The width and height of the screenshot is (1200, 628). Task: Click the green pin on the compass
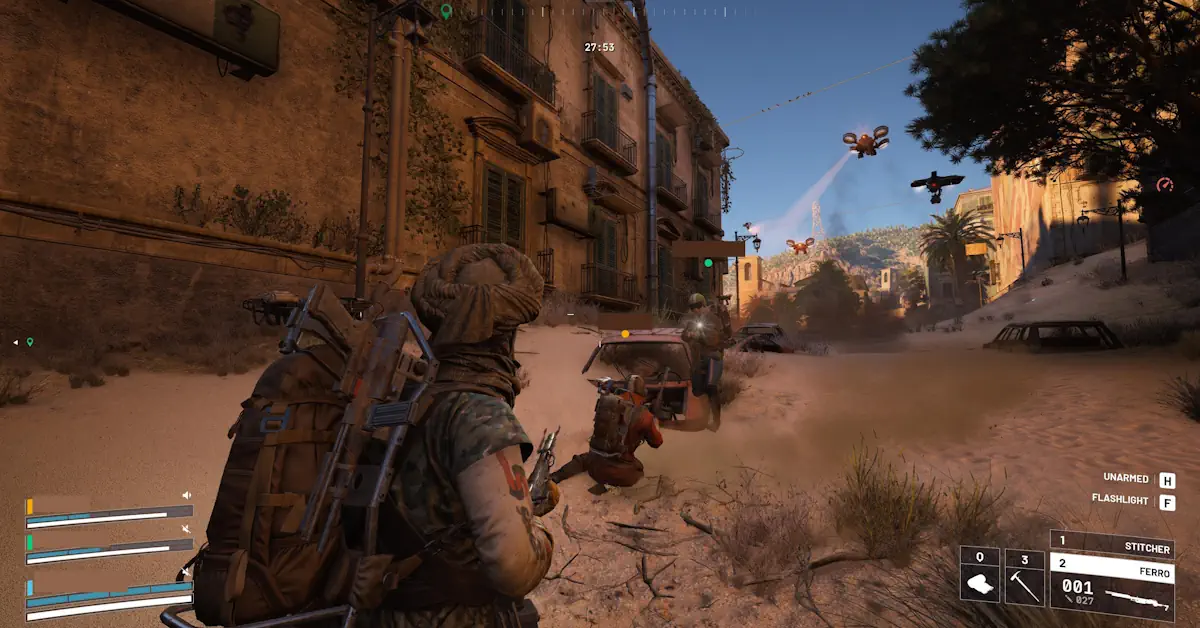(446, 12)
